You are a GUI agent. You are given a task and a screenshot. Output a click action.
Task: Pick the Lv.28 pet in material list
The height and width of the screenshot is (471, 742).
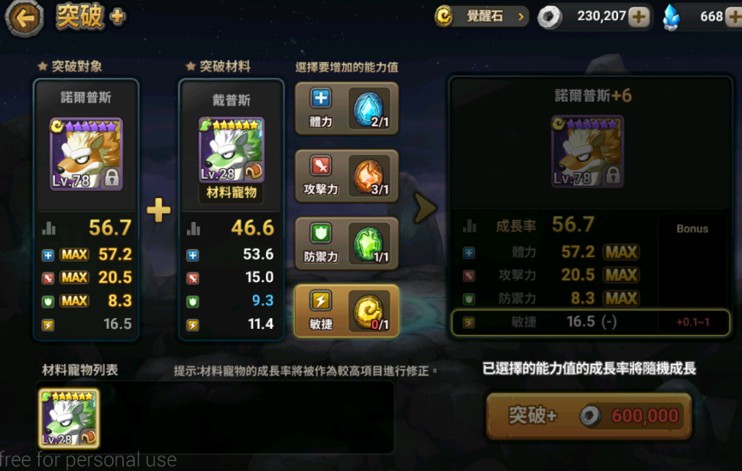pyautogui.click(x=68, y=417)
